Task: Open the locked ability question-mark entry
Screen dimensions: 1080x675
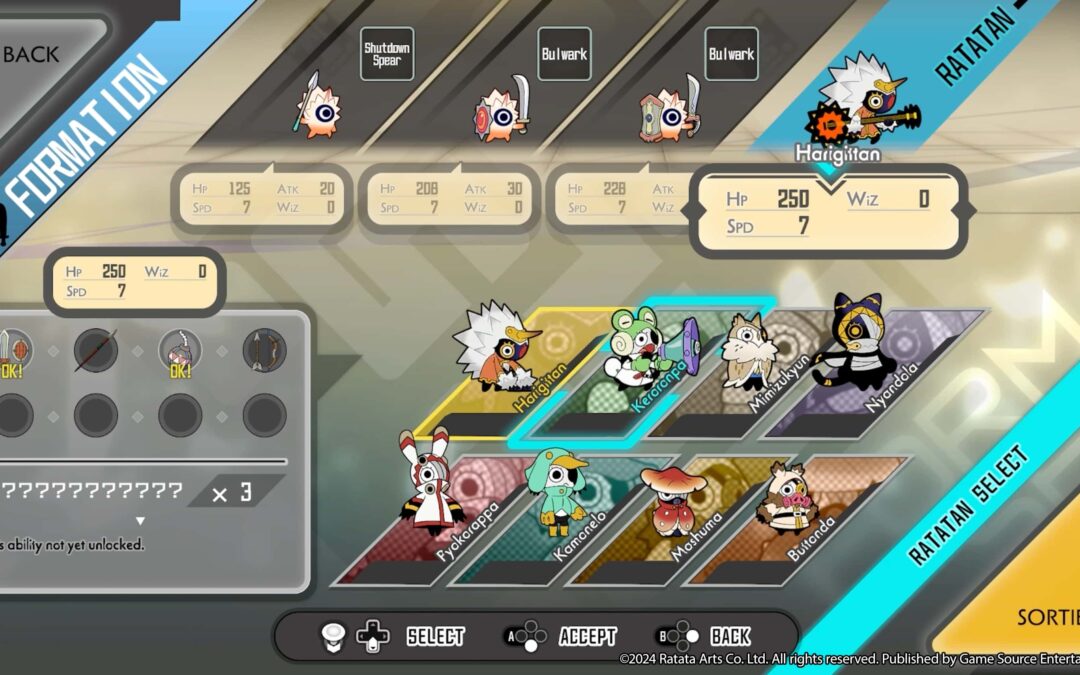Action: pyautogui.click(x=90, y=491)
